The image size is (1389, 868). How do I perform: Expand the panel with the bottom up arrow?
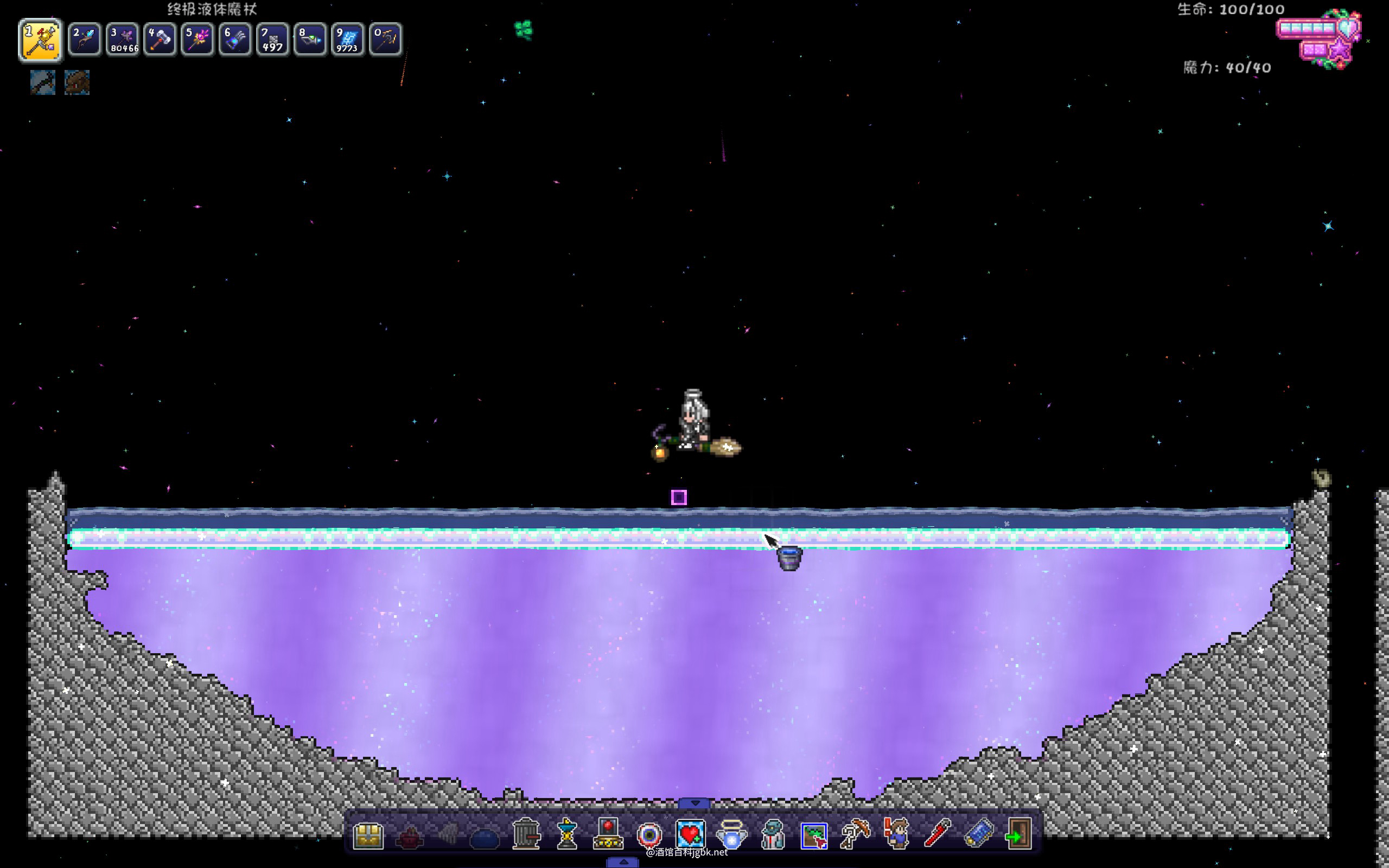point(623,862)
